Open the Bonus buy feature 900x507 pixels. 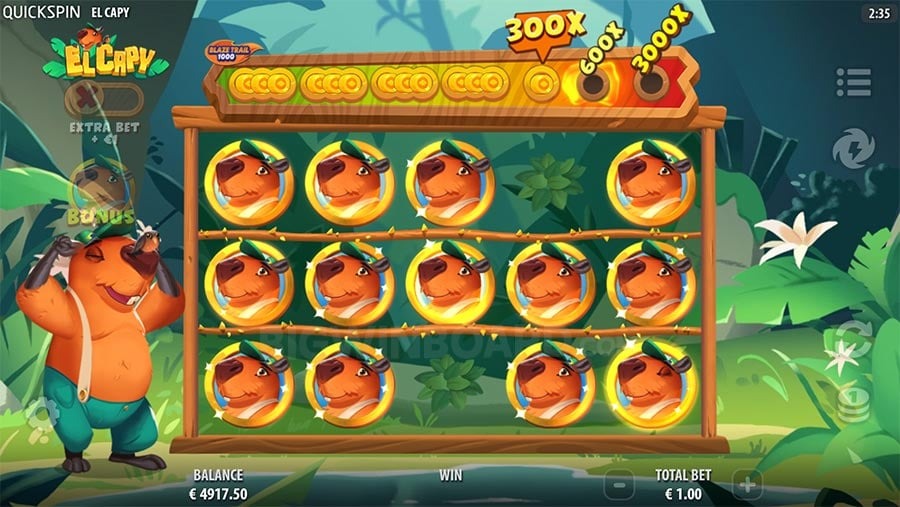[x=101, y=194]
